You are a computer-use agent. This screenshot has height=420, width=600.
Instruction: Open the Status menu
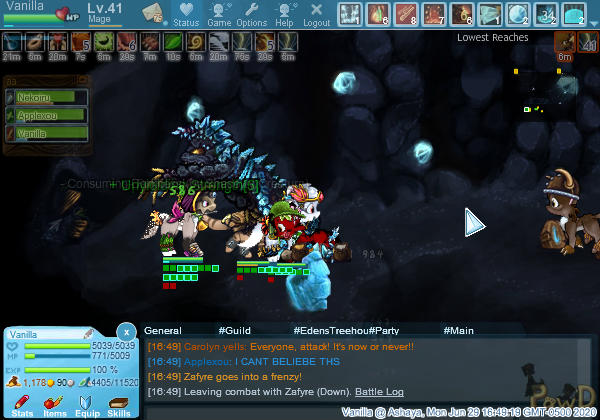pyautogui.click(x=185, y=14)
